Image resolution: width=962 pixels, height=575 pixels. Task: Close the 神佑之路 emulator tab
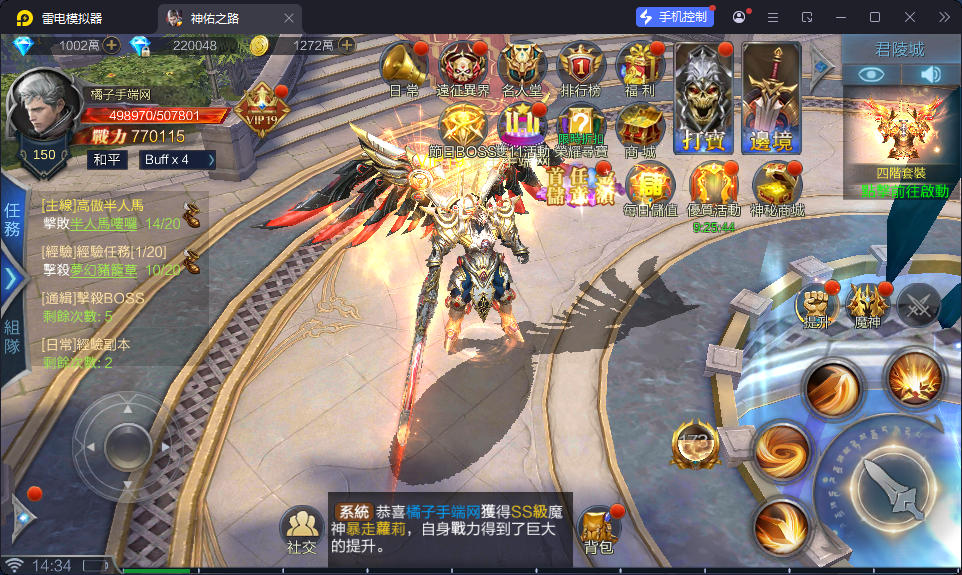(x=289, y=18)
